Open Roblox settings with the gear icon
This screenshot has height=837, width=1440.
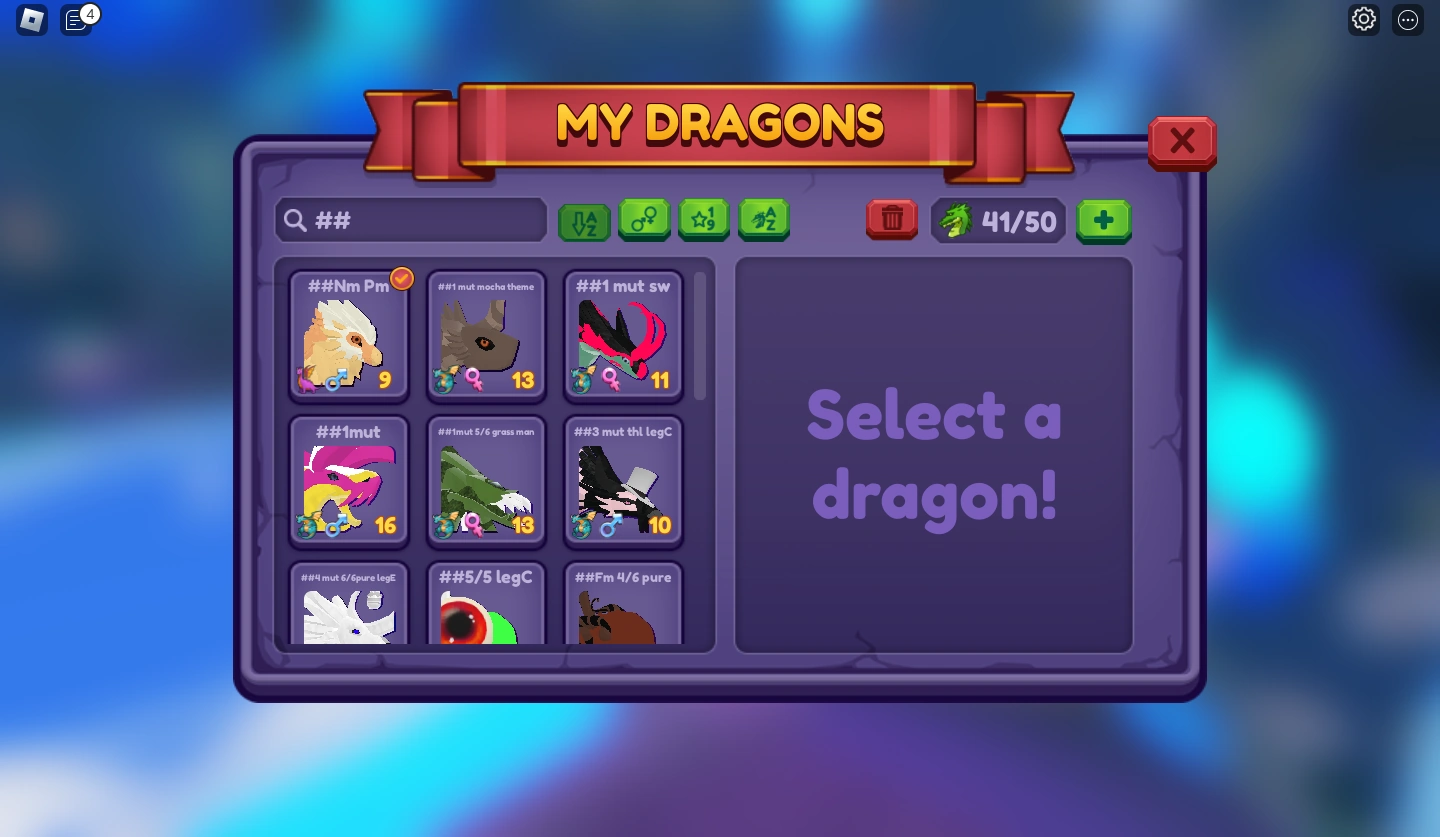[1363, 19]
